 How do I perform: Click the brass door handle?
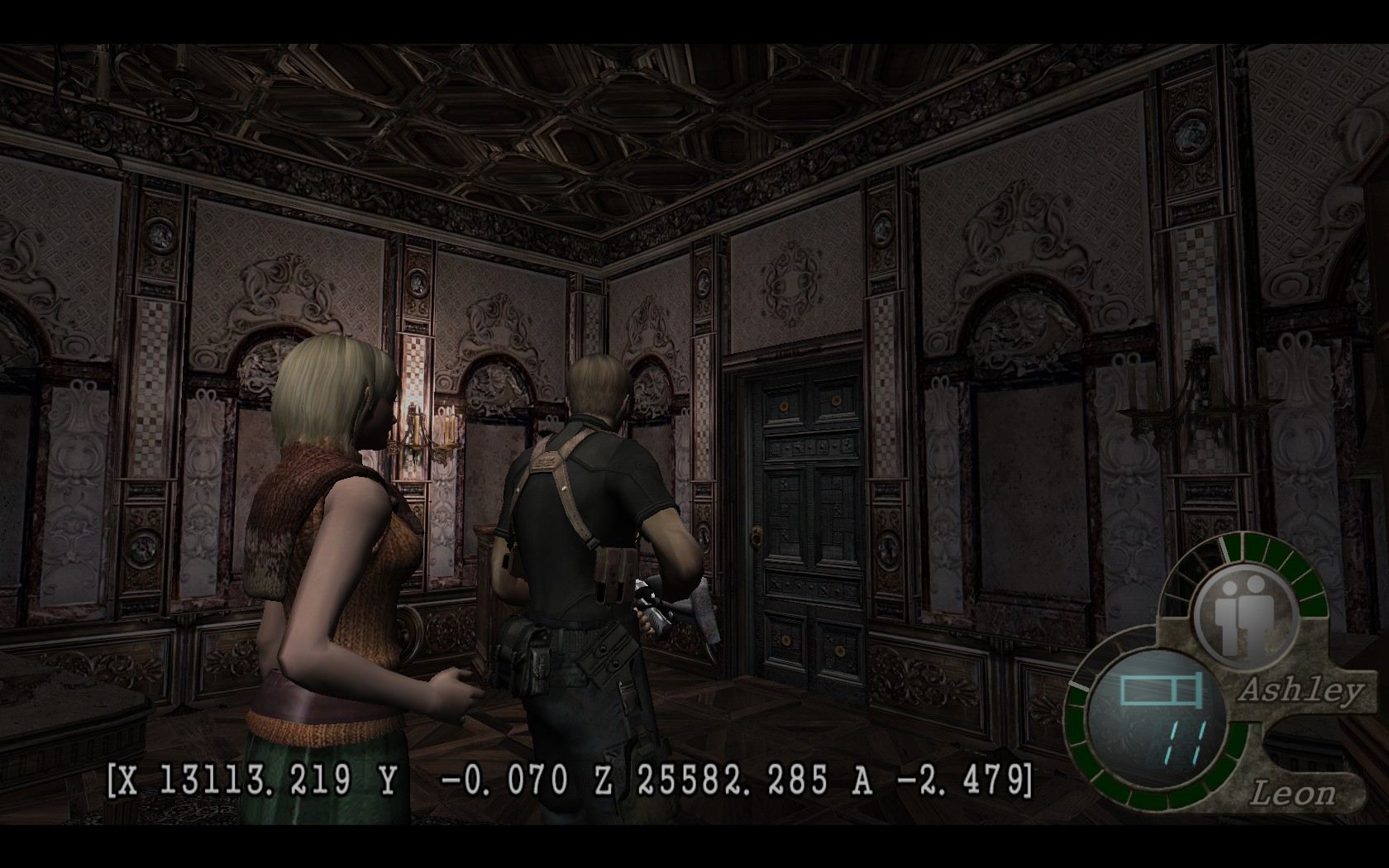(x=757, y=538)
